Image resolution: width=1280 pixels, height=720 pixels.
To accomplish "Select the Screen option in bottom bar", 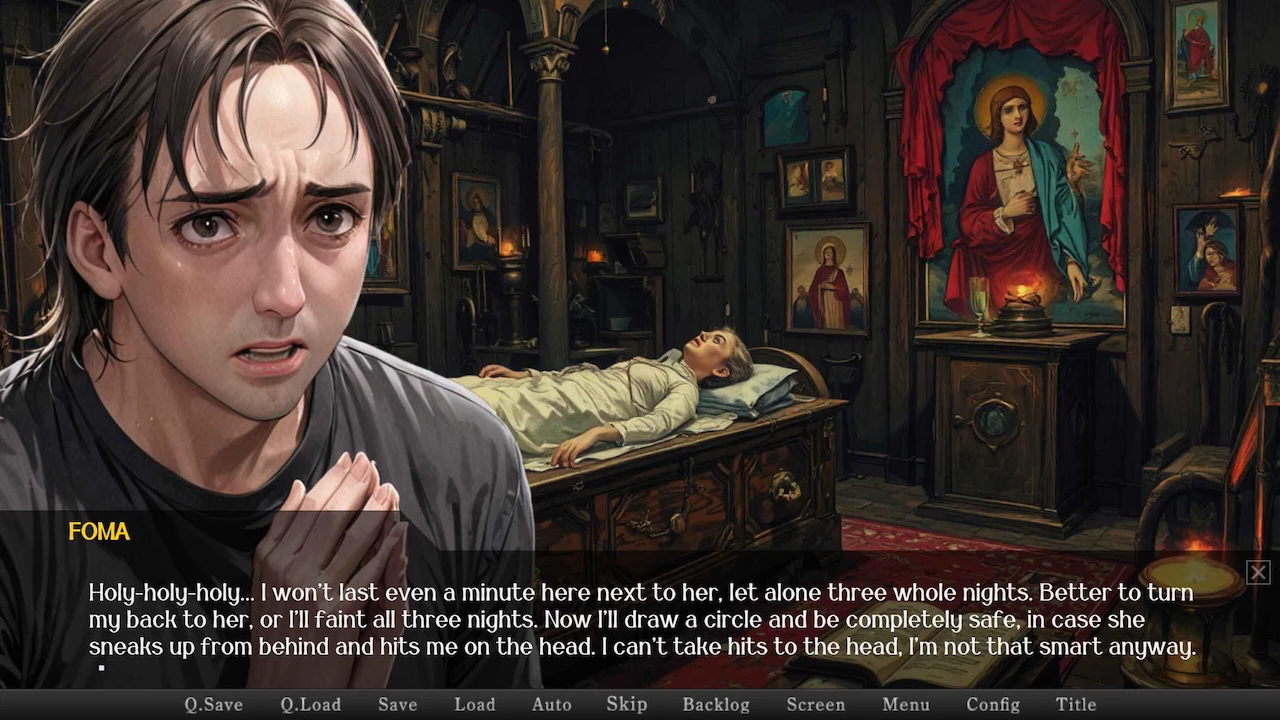I will [815, 704].
